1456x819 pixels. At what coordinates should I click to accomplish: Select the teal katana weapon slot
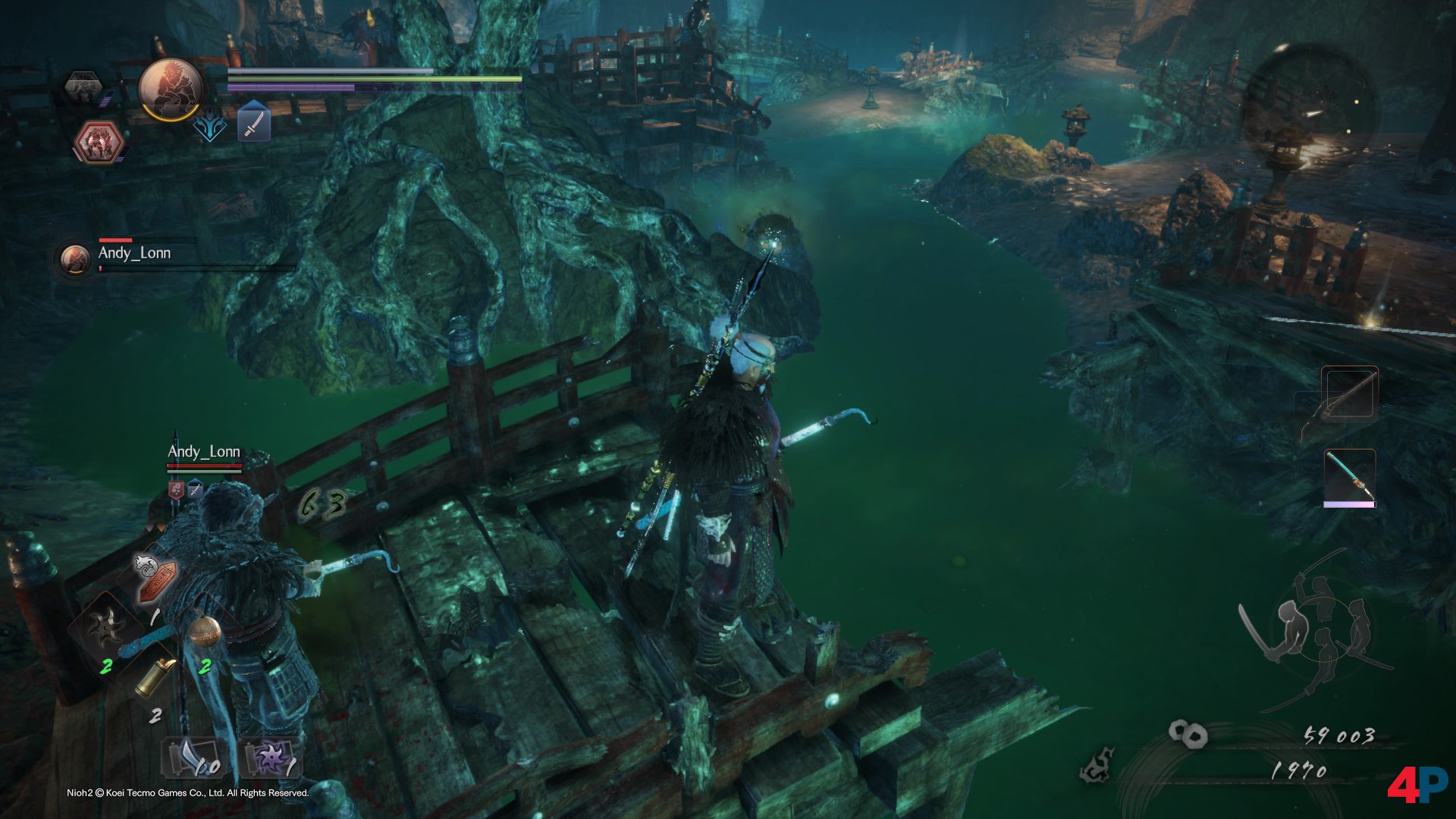point(1349,478)
